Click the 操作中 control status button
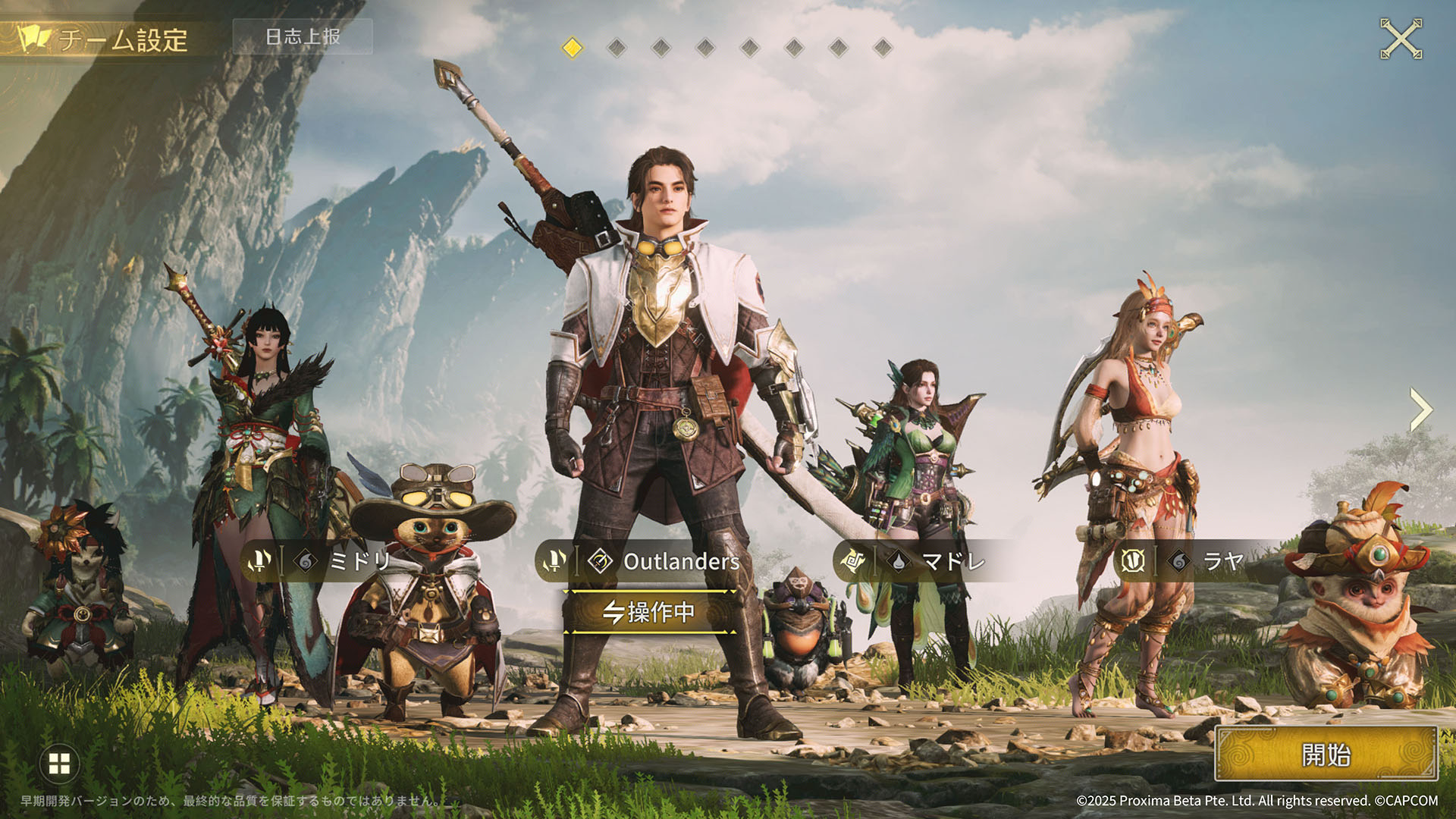This screenshot has height=819, width=1456. pos(649,611)
